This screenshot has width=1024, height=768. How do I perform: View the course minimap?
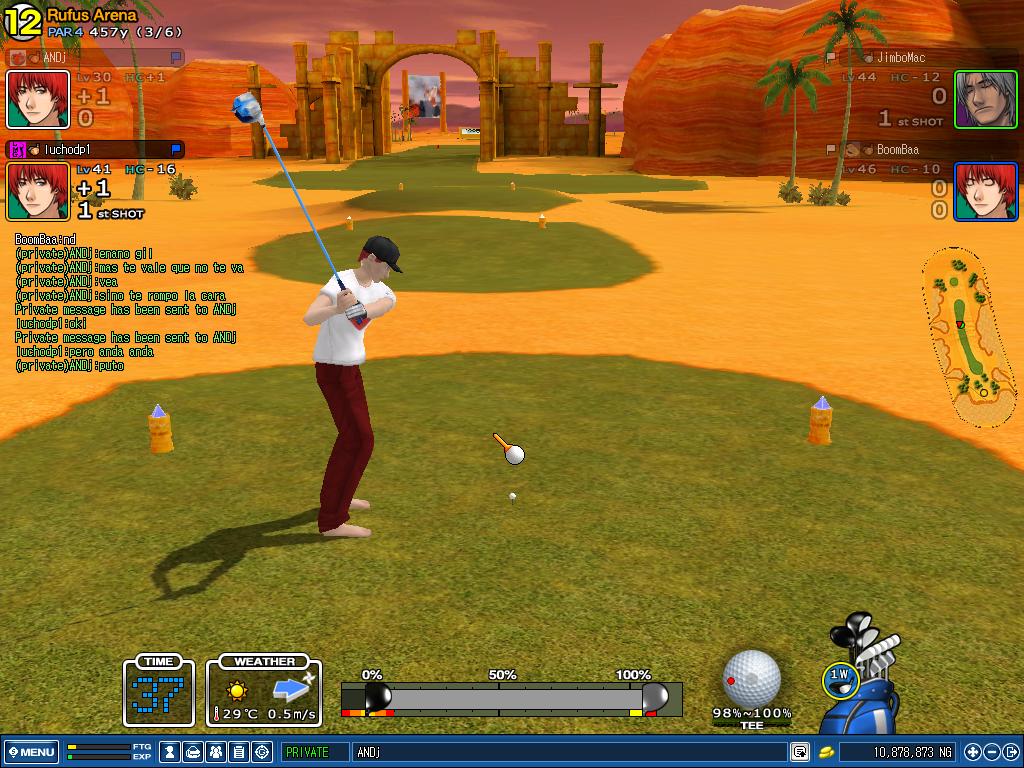[968, 336]
